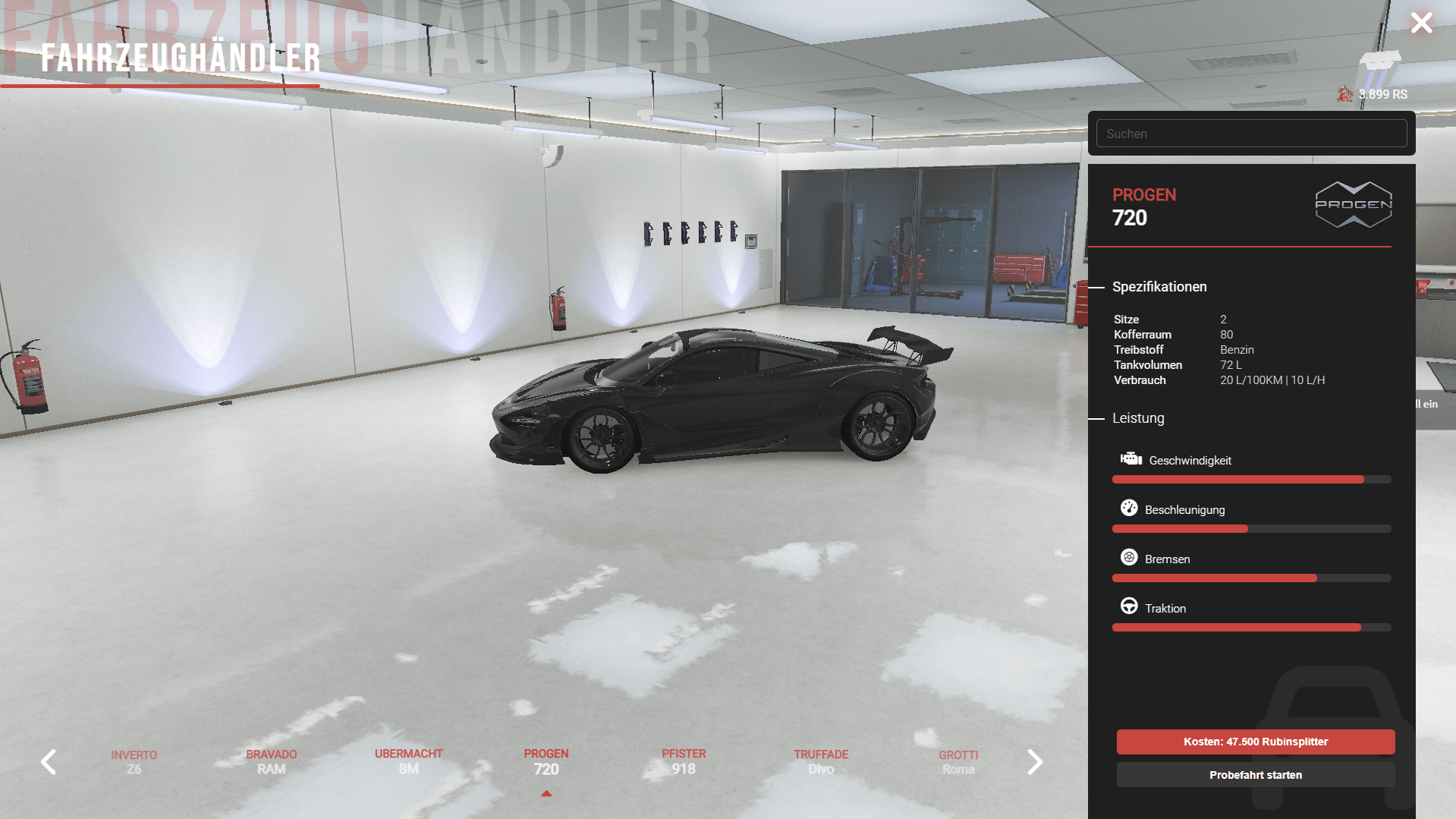Start a test drive with Probefahrt starten

tap(1255, 775)
